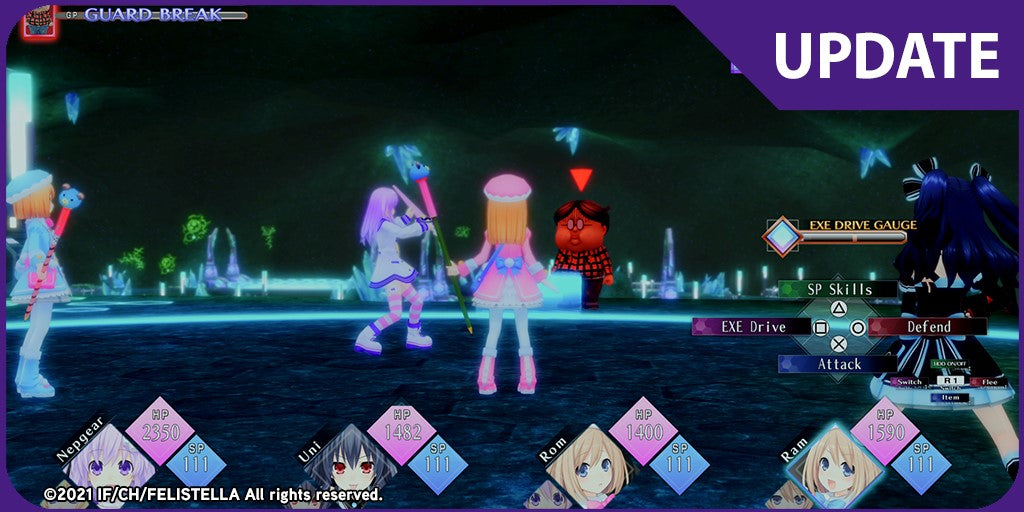Choose the Attack command
Viewport: 1024px width, 512px height.
838,365
